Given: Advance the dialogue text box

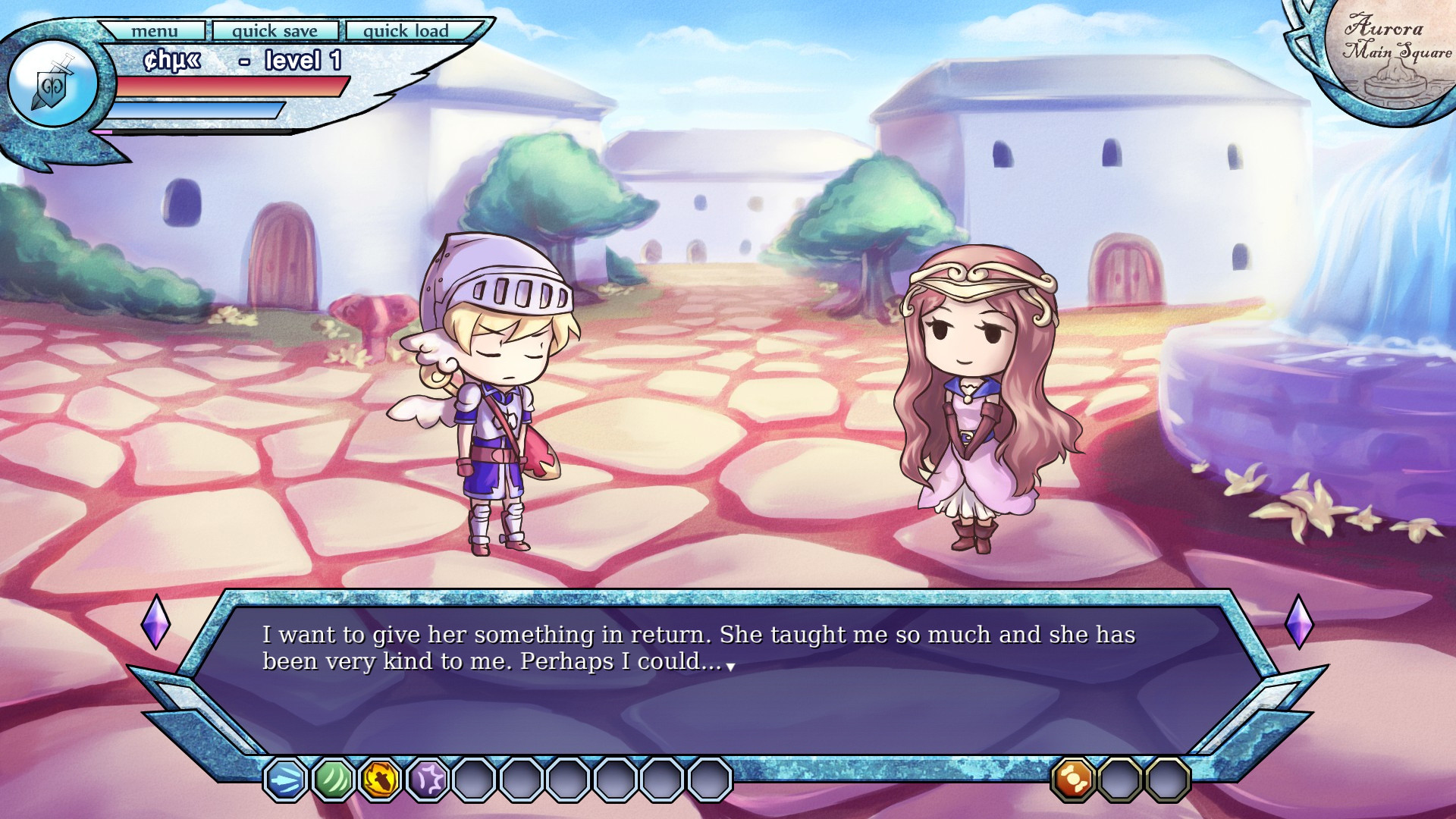Looking at the screenshot, I should pos(728,667).
